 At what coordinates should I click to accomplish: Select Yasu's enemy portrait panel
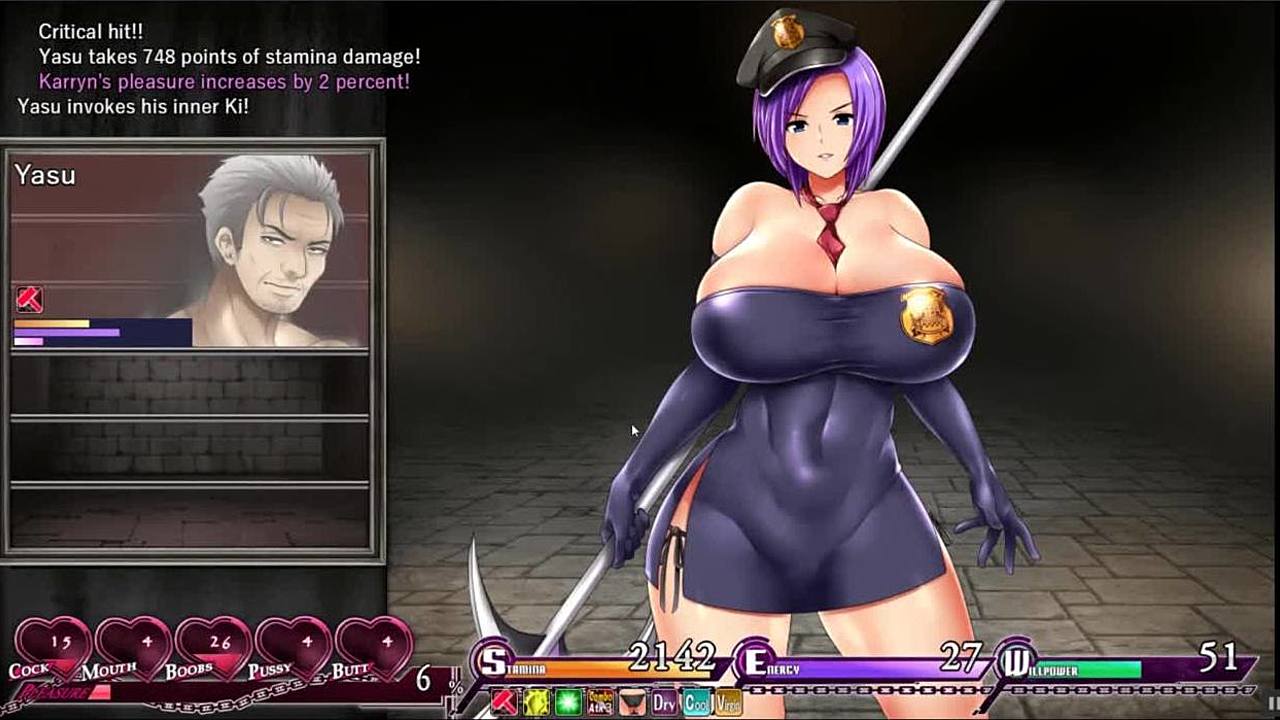point(190,250)
